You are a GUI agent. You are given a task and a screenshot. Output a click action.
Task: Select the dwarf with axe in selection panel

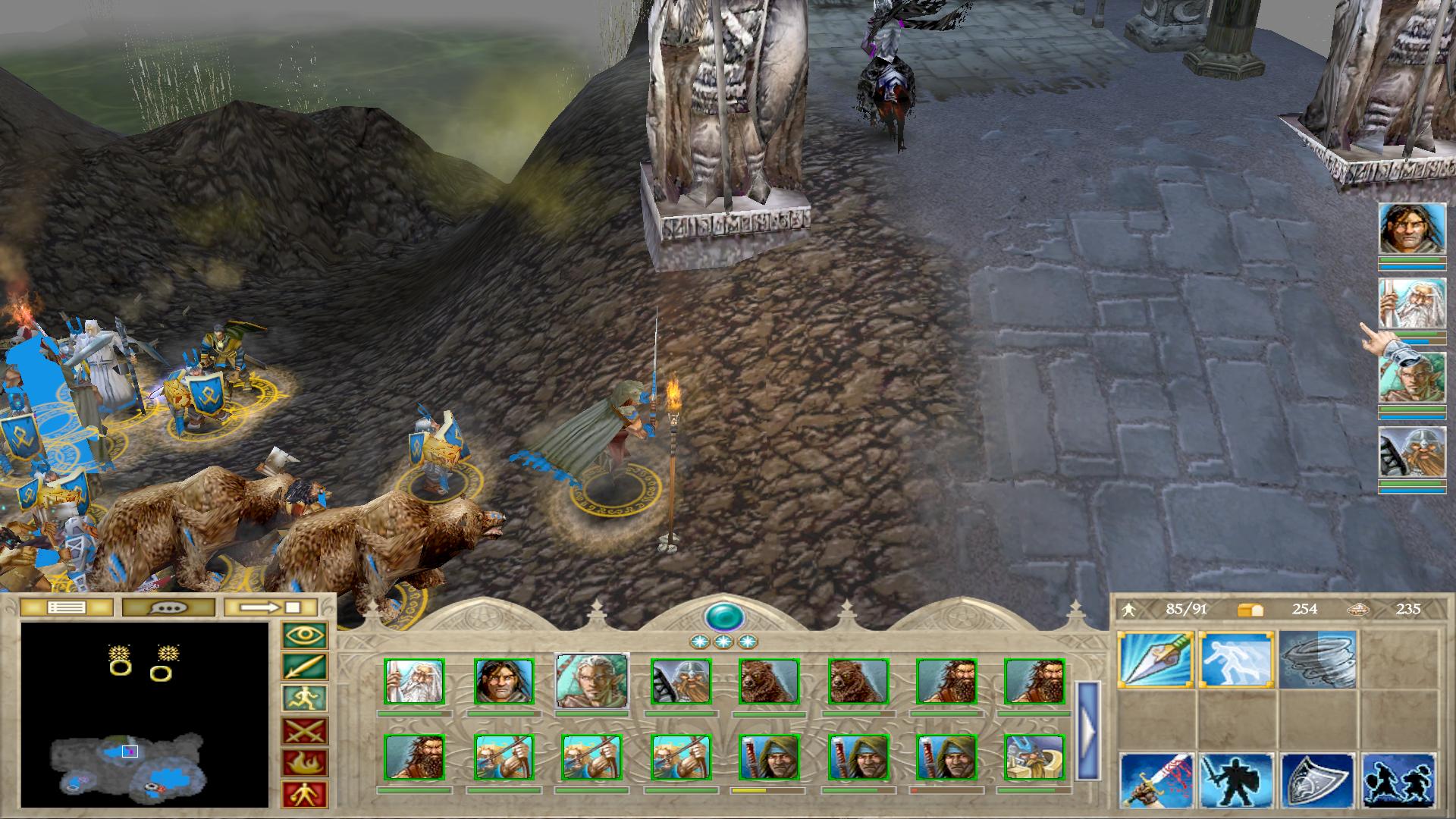click(680, 681)
